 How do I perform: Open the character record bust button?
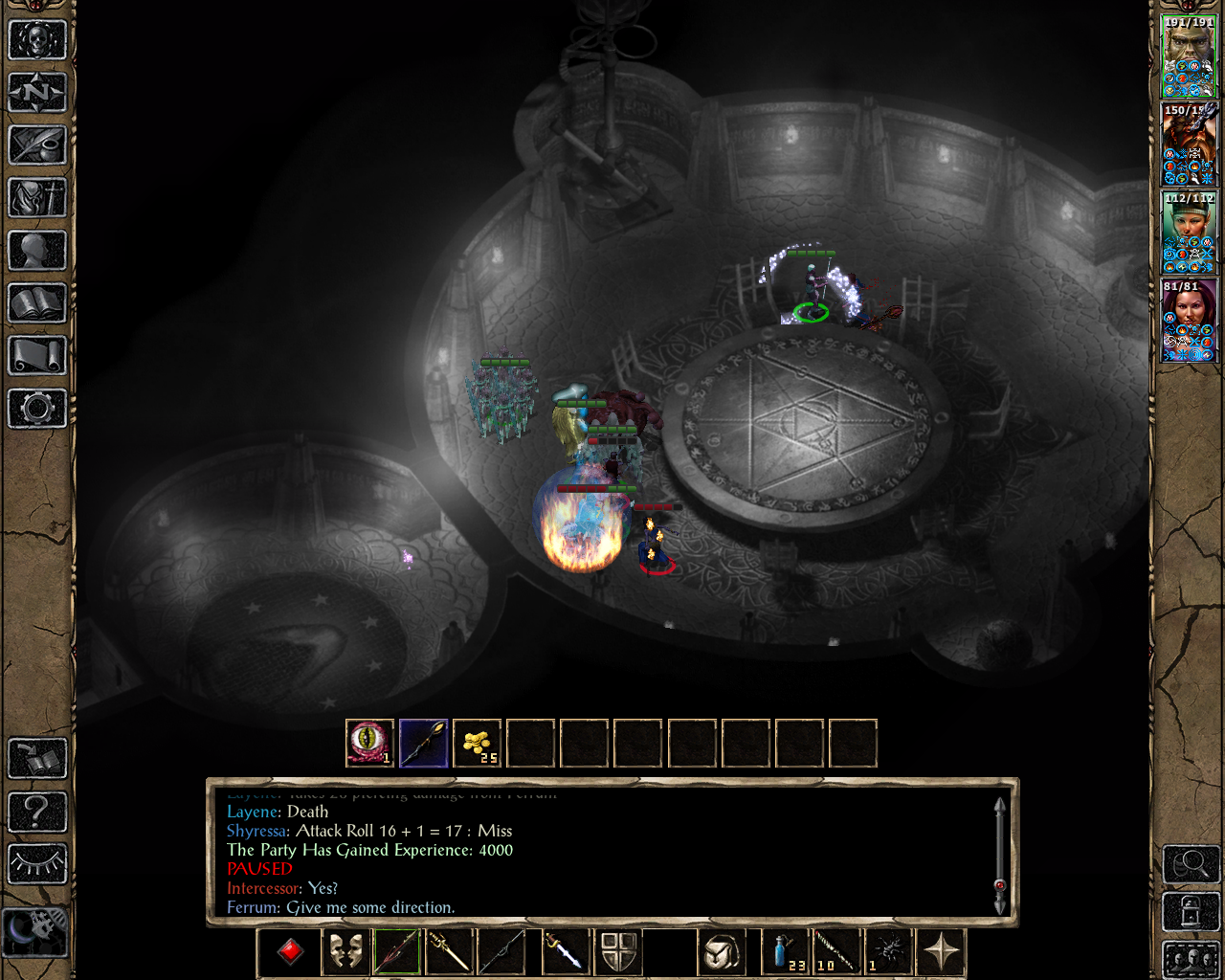tap(37, 251)
